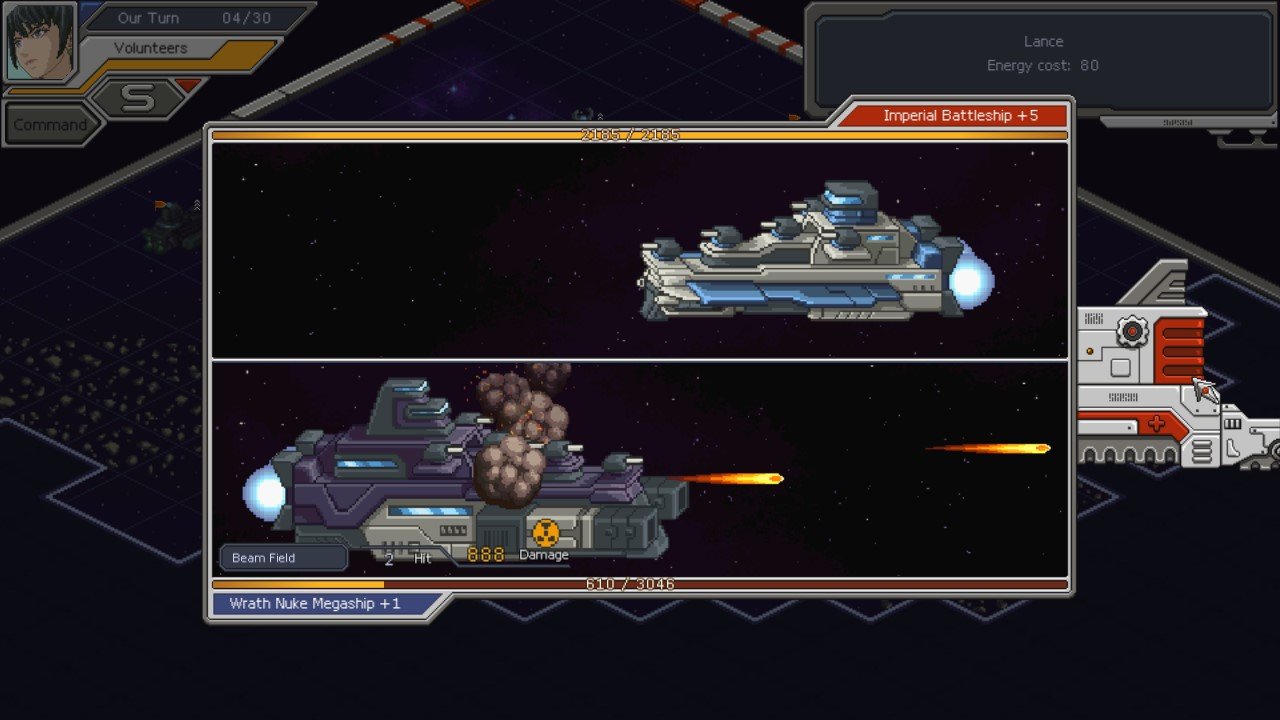The height and width of the screenshot is (720, 1280).
Task: Select the Wrath Nuke Megaship +1 header tab
Action: 318,602
